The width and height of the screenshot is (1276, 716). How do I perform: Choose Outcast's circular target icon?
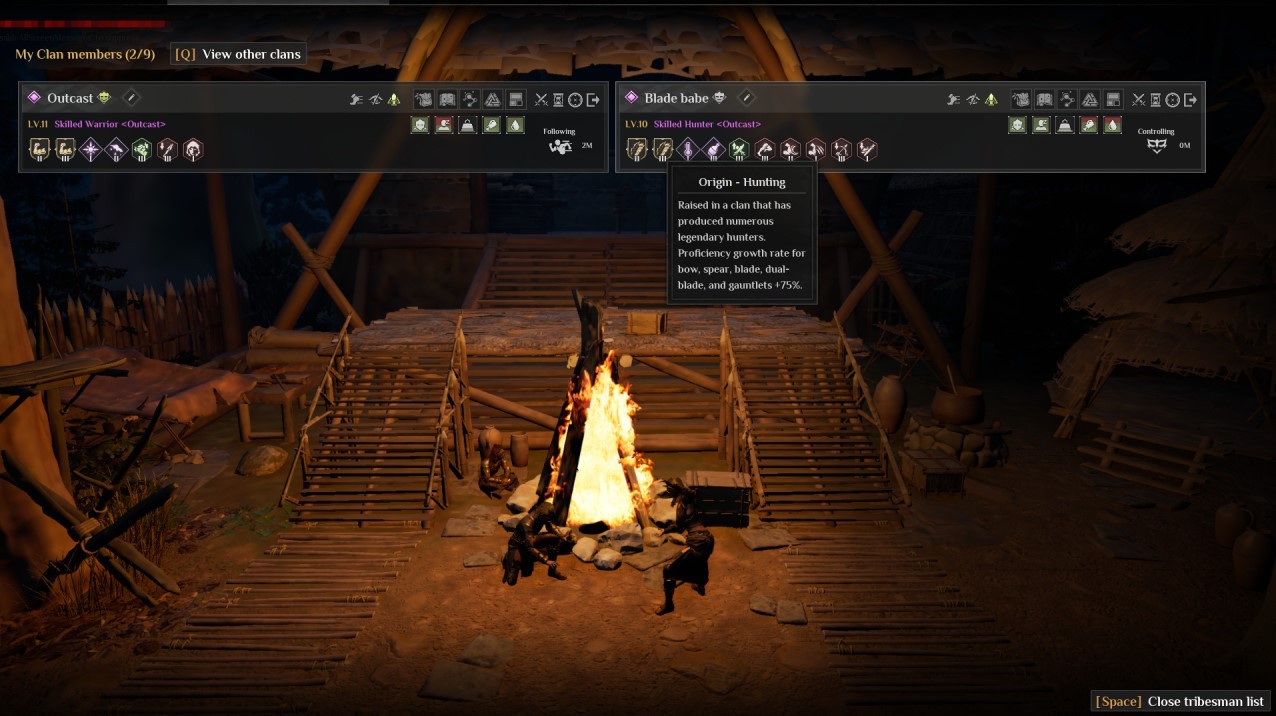(x=575, y=99)
